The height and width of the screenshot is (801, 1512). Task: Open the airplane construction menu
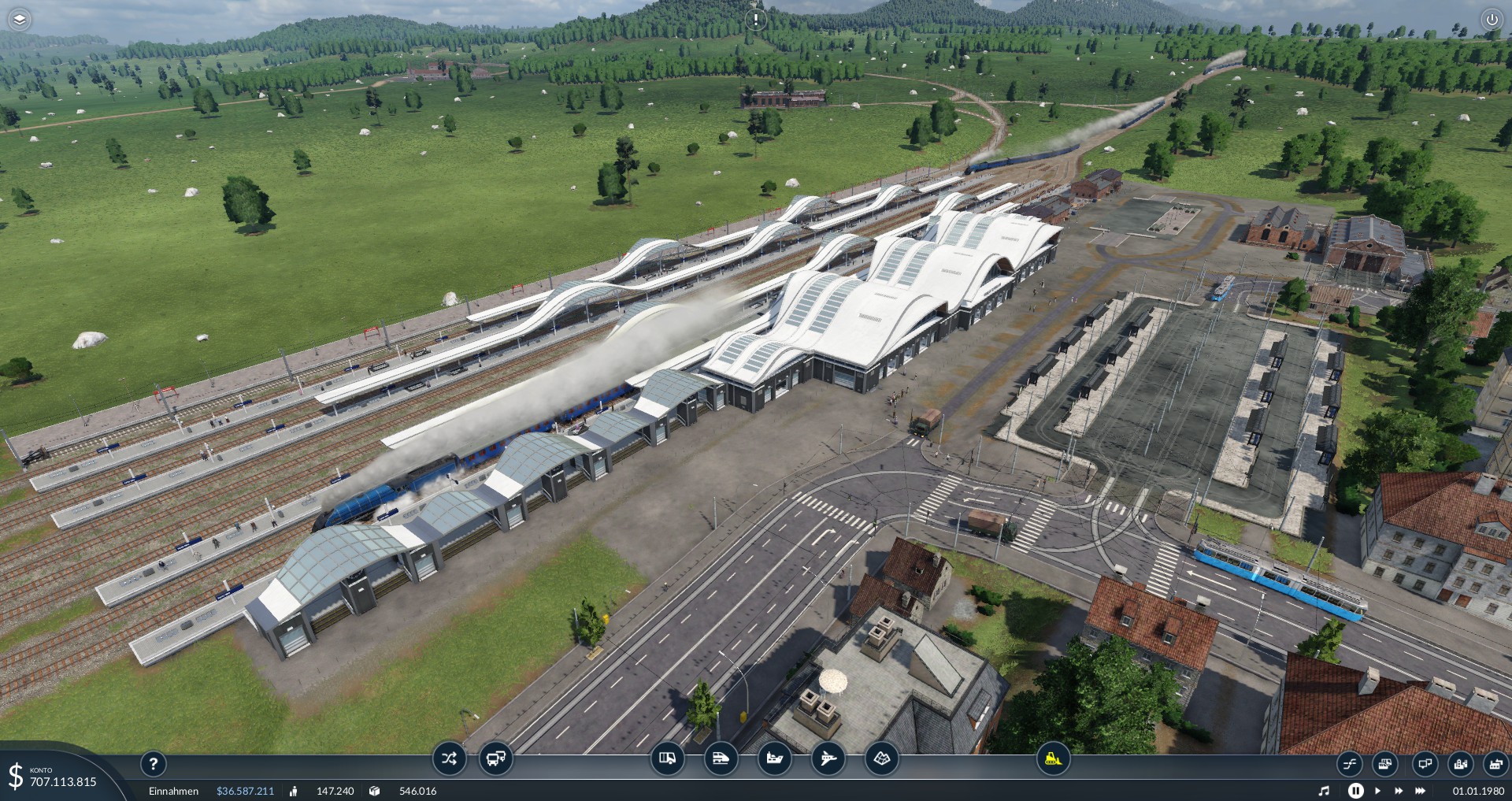(828, 758)
